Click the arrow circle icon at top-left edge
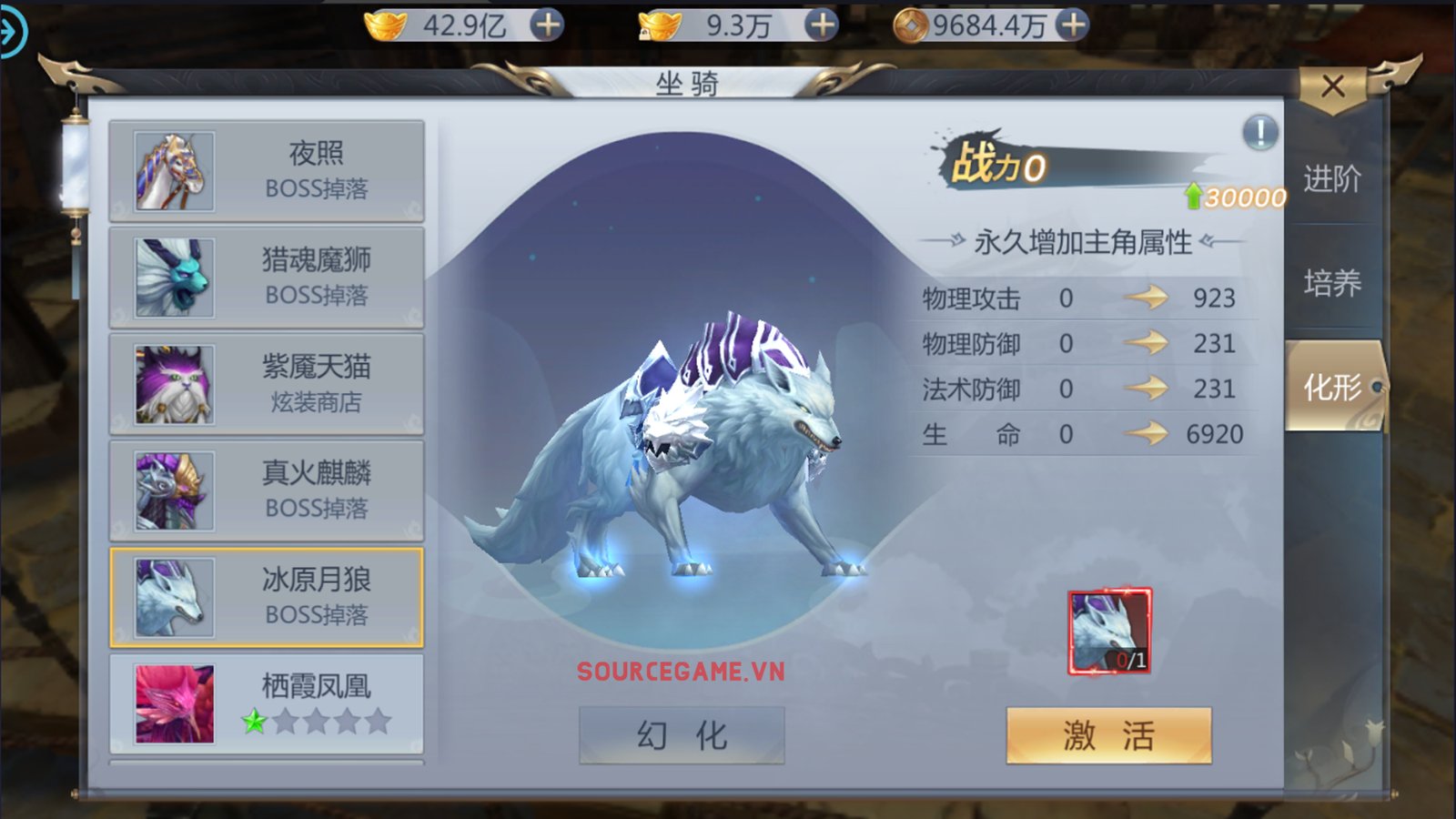This screenshot has height=819, width=1456. pos(11,32)
